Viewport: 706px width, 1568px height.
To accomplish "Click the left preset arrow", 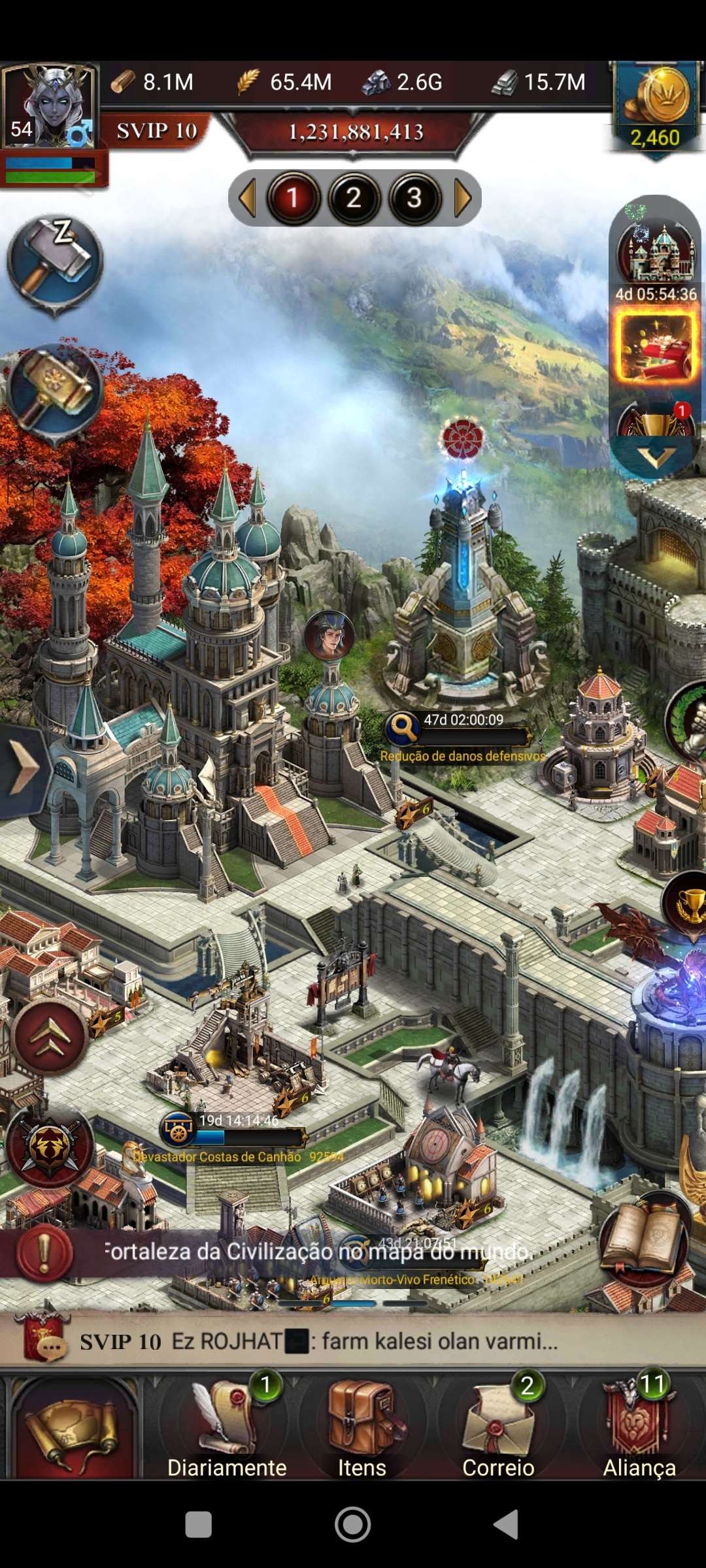I will [248, 198].
